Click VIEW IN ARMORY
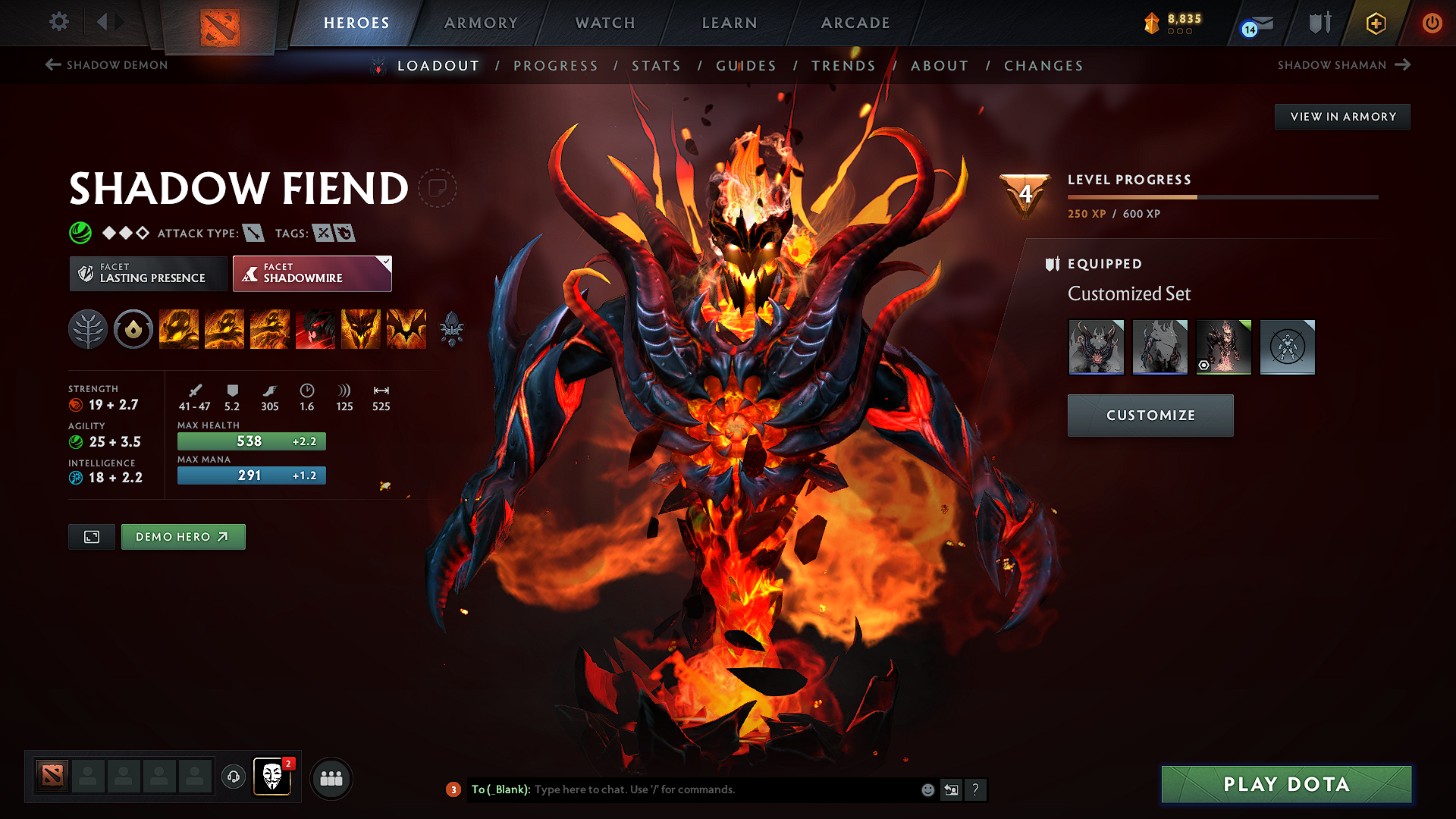The image size is (1456, 819). point(1342,117)
